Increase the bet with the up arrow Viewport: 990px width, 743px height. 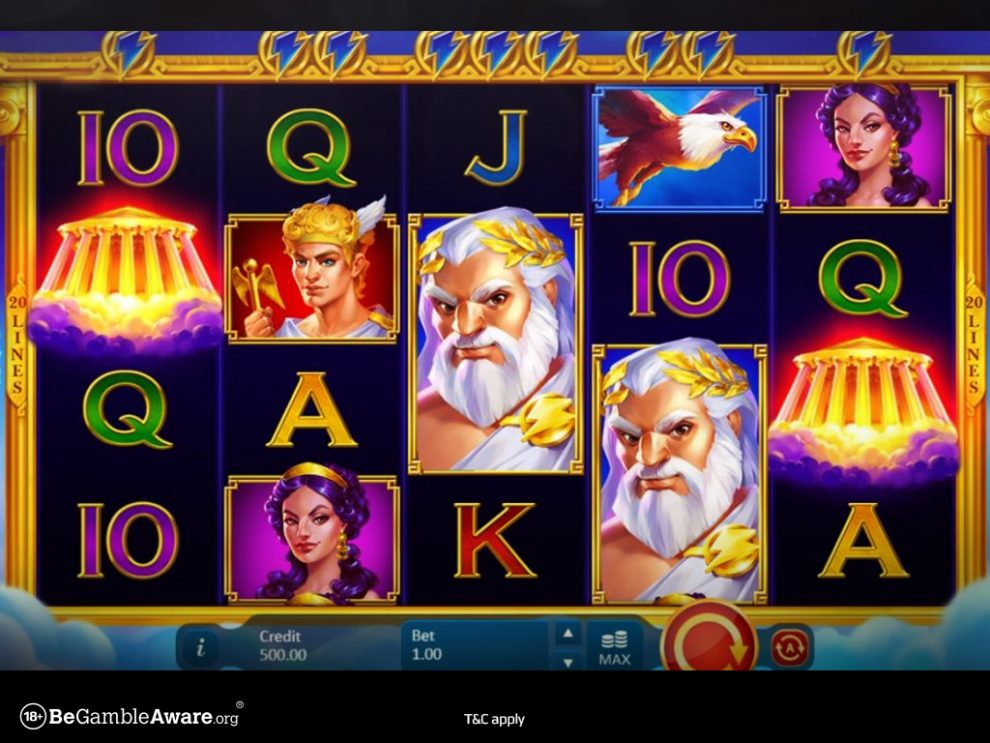click(568, 632)
